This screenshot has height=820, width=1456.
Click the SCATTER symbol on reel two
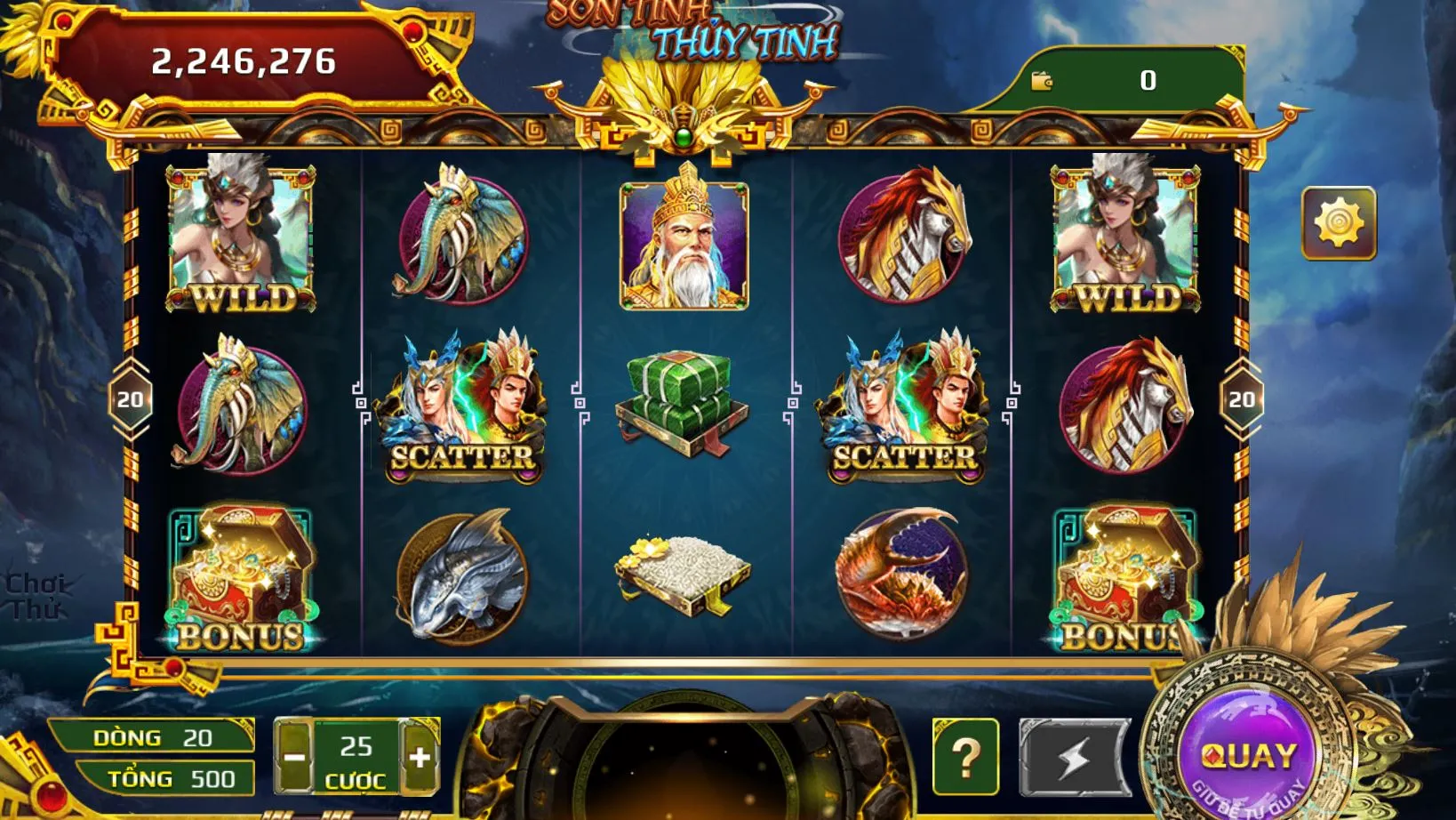(x=461, y=409)
